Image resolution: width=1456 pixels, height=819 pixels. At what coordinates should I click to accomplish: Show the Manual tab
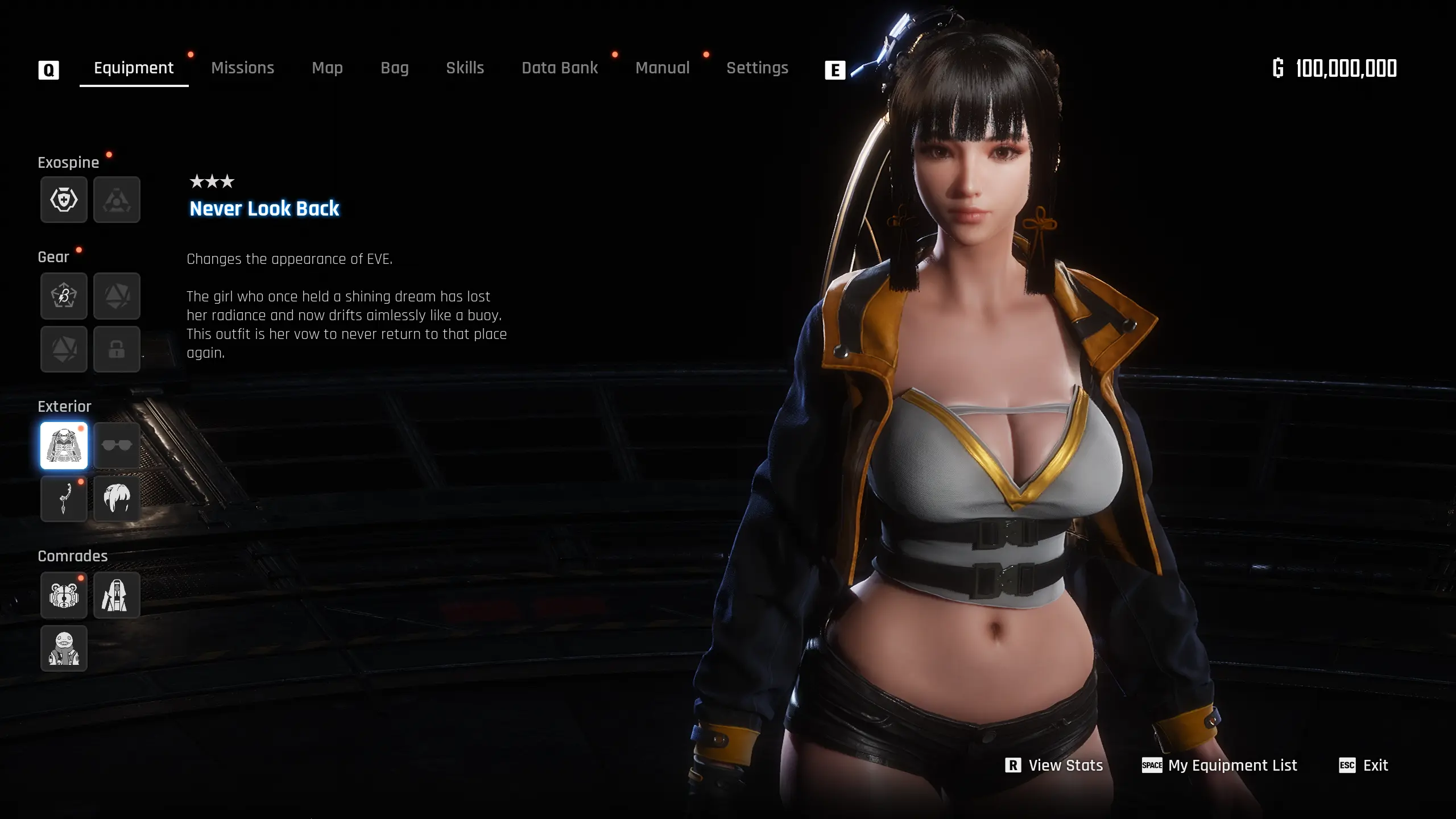click(x=662, y=68)
